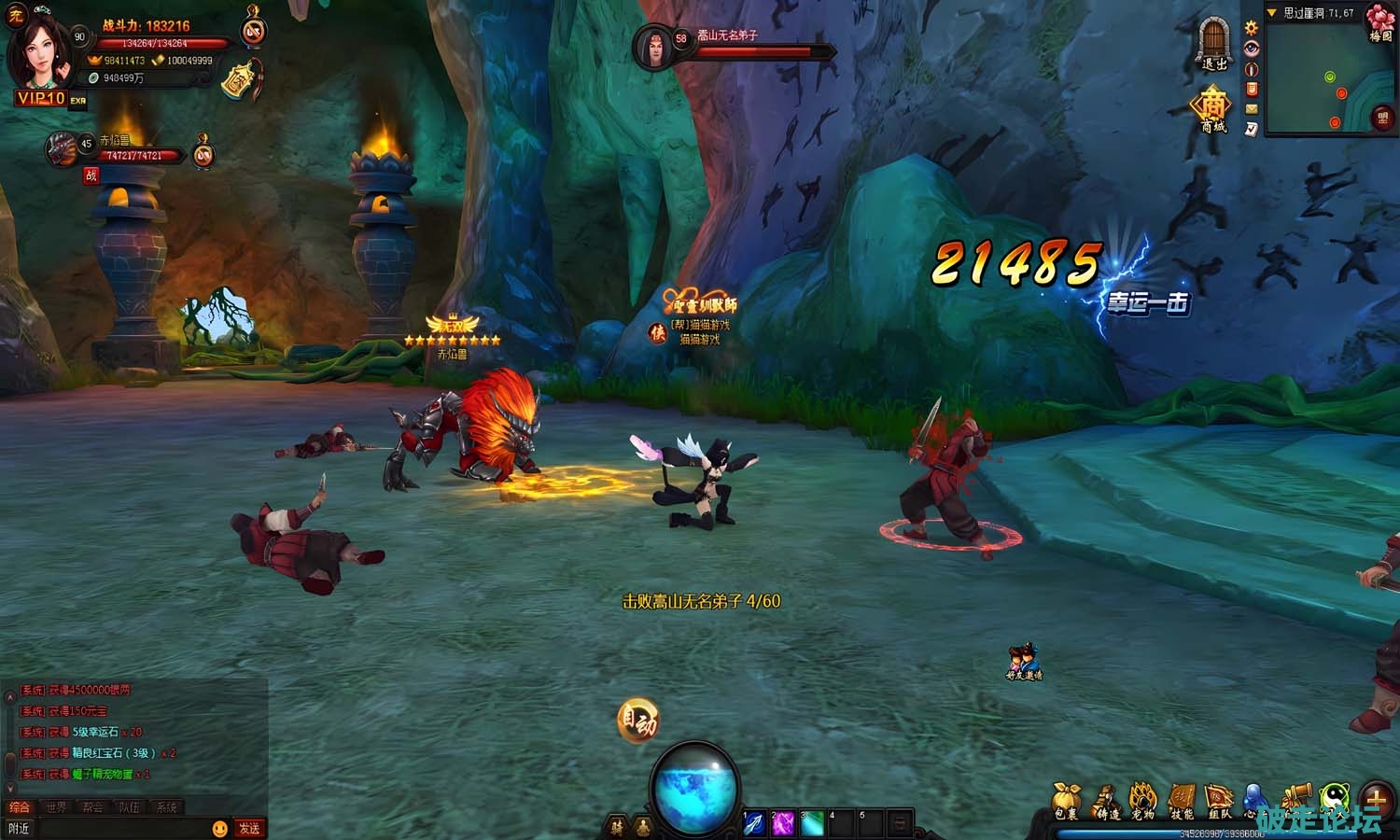Open the 商城 shop
Image resolution: width=1400 pixels, height=840 pixels.
[1212, 108]
